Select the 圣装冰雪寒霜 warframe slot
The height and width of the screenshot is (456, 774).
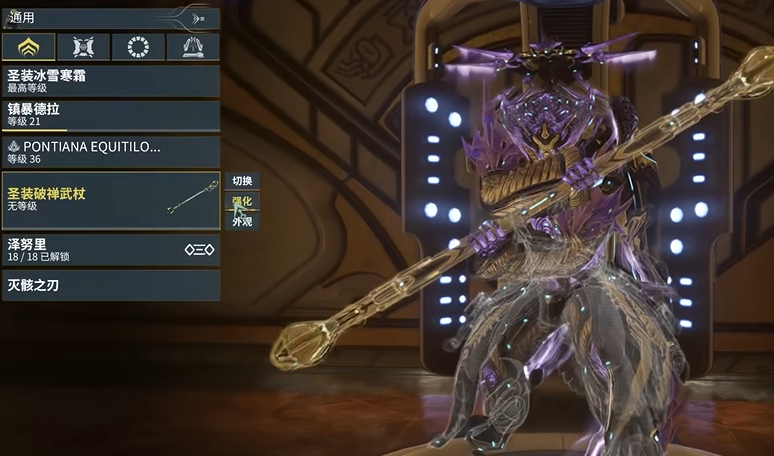coord(110,80)
